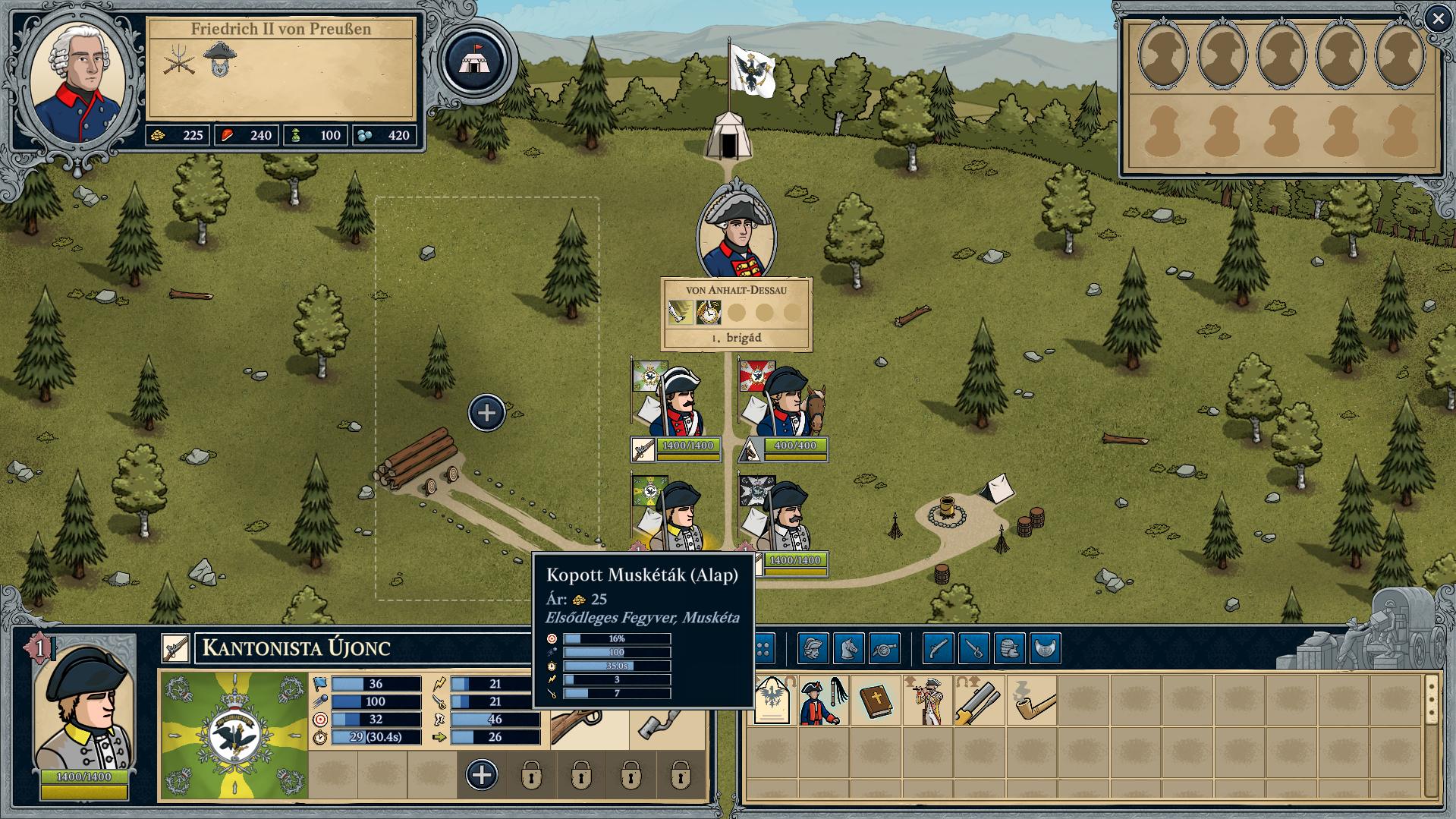Select the cavalry unit with the red flag
Image resolution: width=1456 pixels, height=819 pixels.
tap(783, 402)
